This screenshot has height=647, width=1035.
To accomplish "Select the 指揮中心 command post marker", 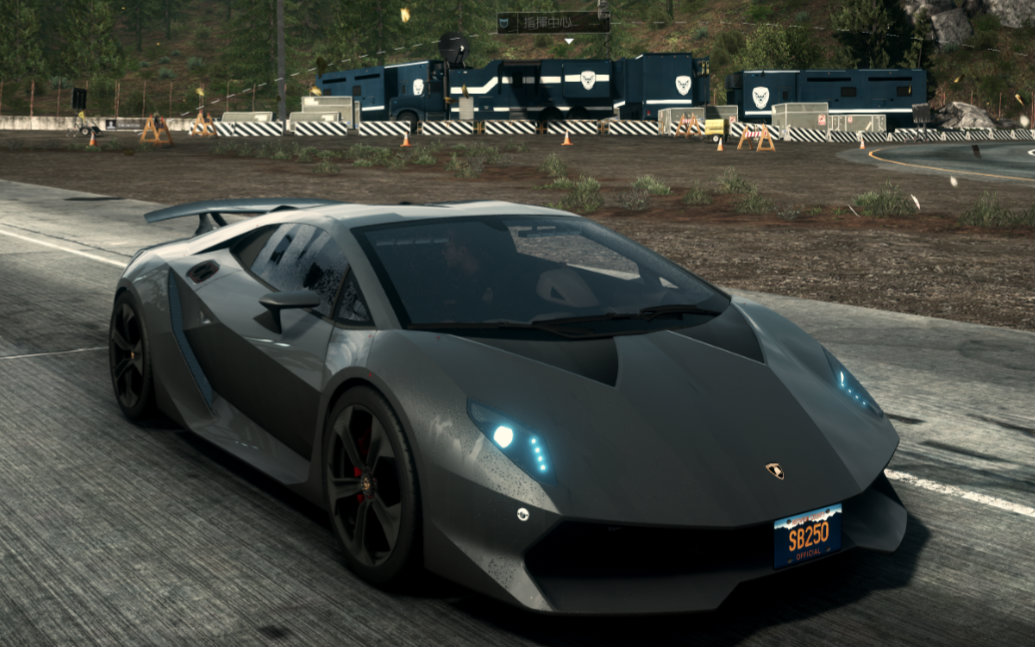I will click(x=553, y=22).
